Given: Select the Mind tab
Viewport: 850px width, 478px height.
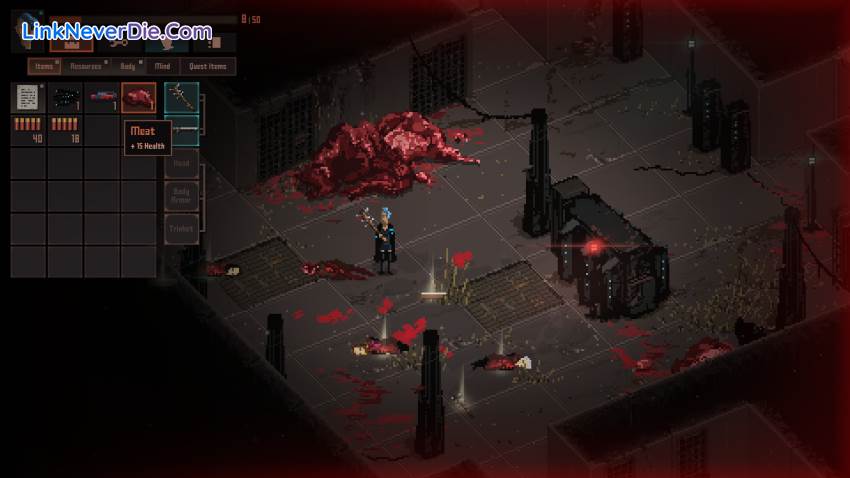Looking at the screenshot, I should (162, 66).
